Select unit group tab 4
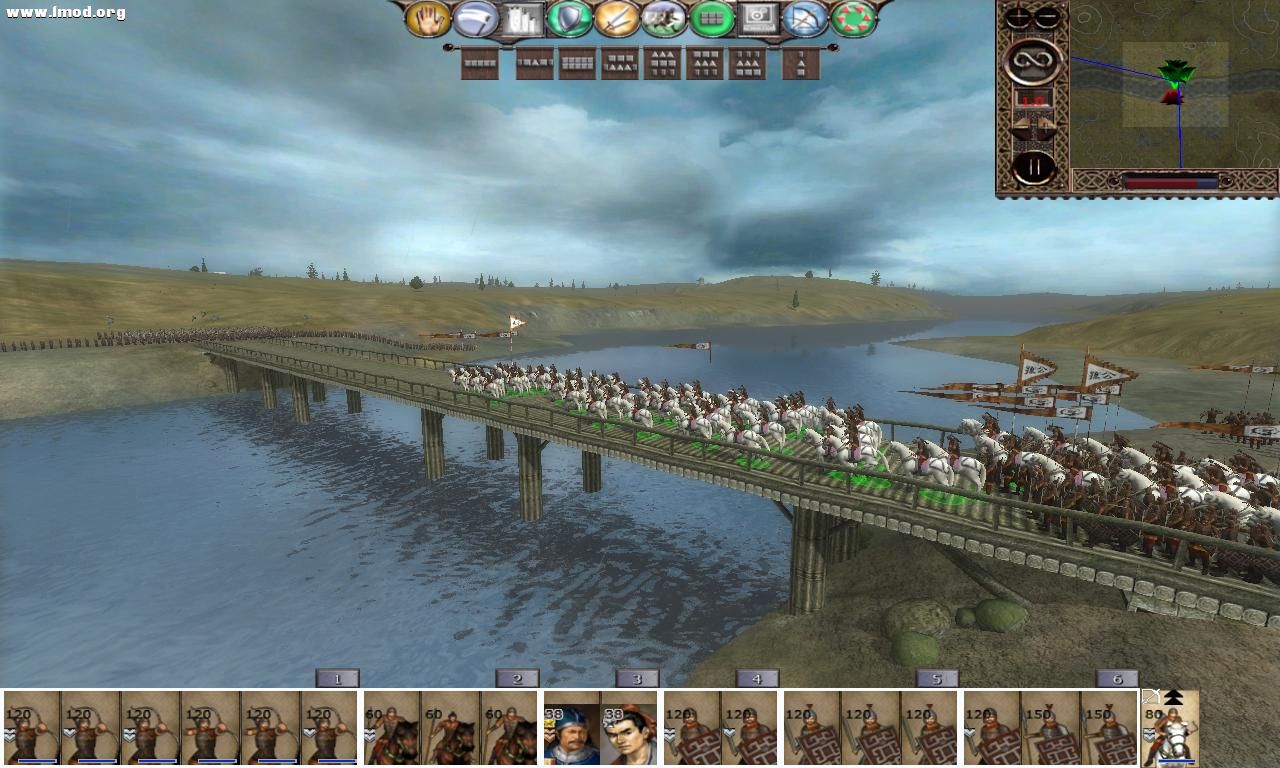The height and width of the screenshot is (768, 1280). [757, 678]
